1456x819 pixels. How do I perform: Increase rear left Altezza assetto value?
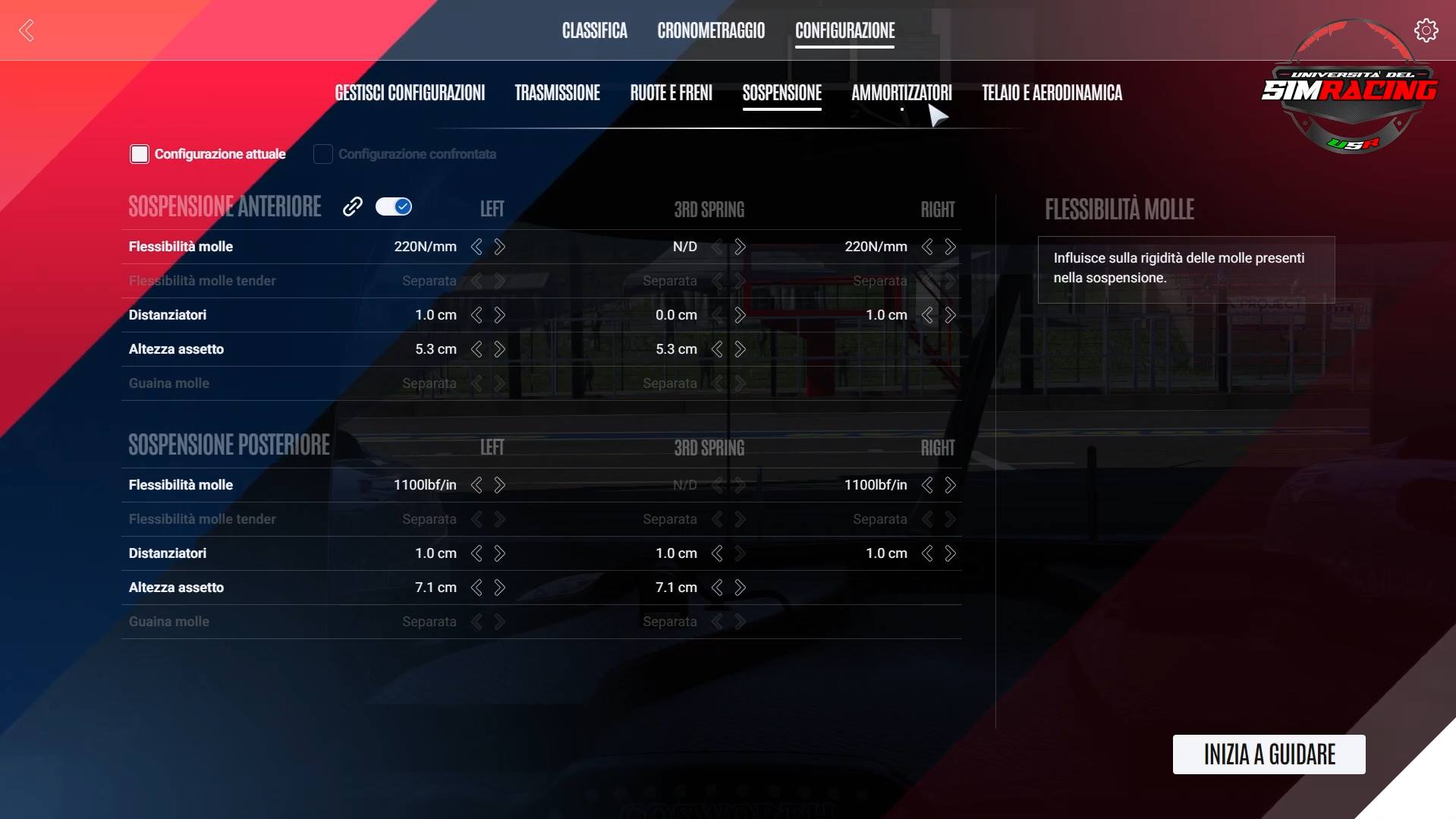pyautogui.click(x=500, y=587)
